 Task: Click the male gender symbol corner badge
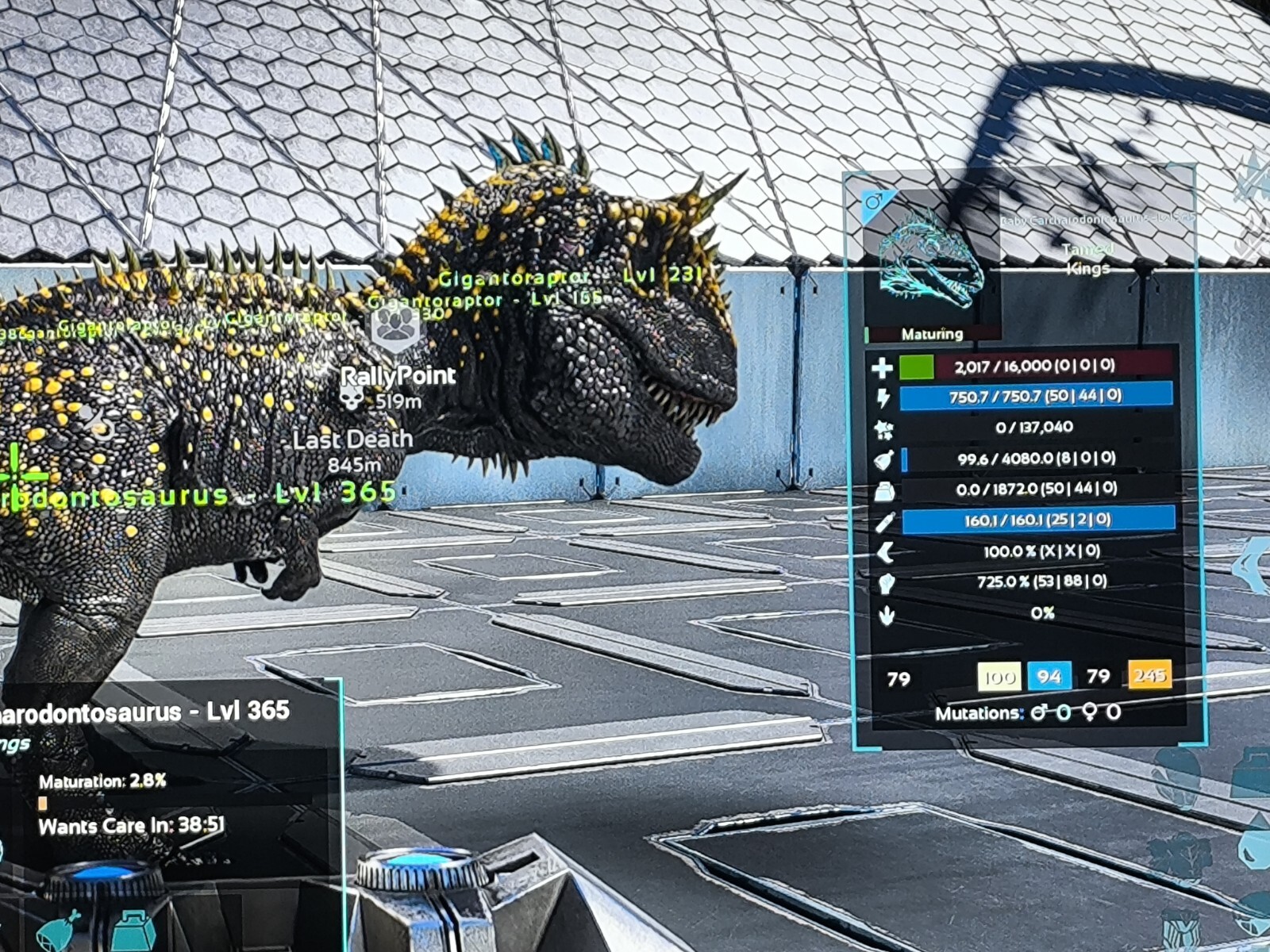point(873,202)
